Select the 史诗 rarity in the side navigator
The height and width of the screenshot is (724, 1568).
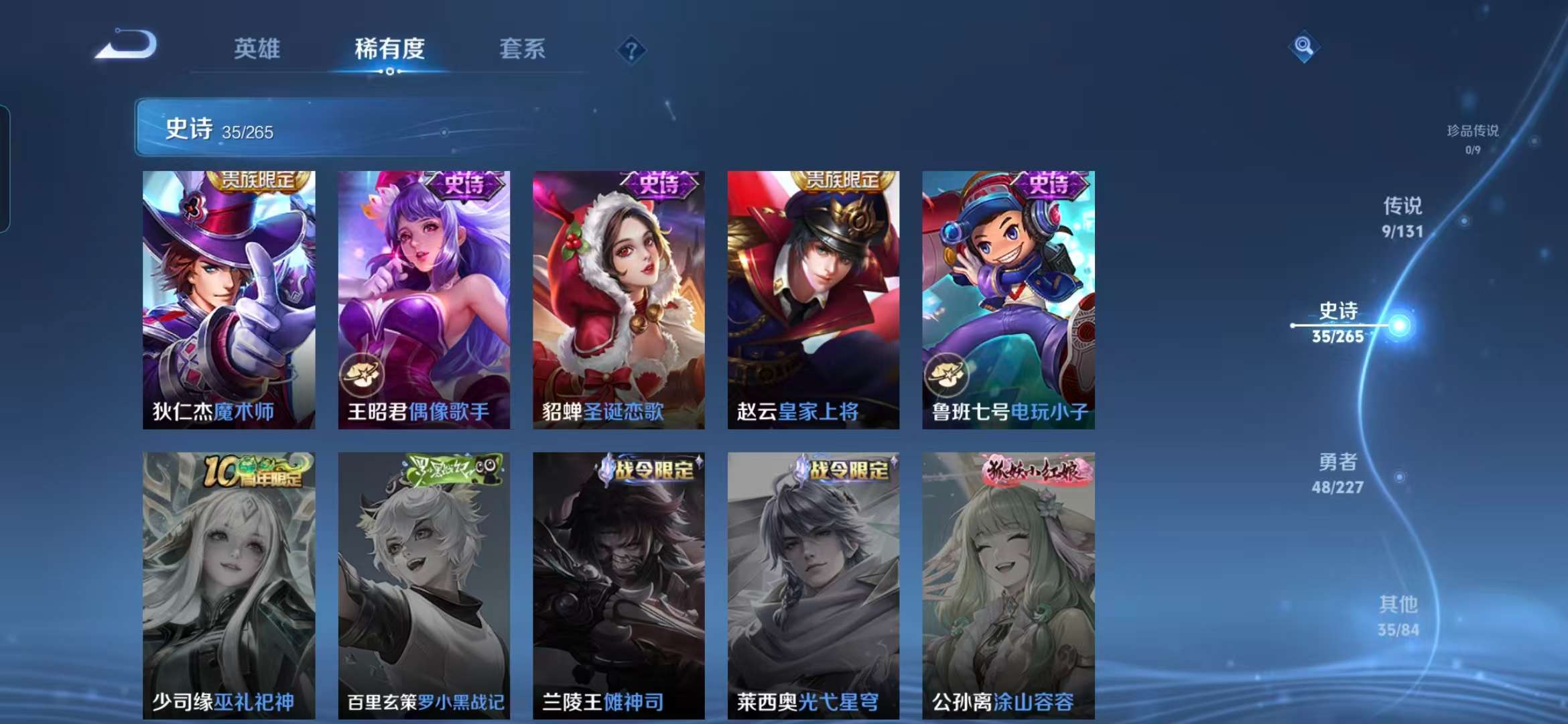[1338, 322]
